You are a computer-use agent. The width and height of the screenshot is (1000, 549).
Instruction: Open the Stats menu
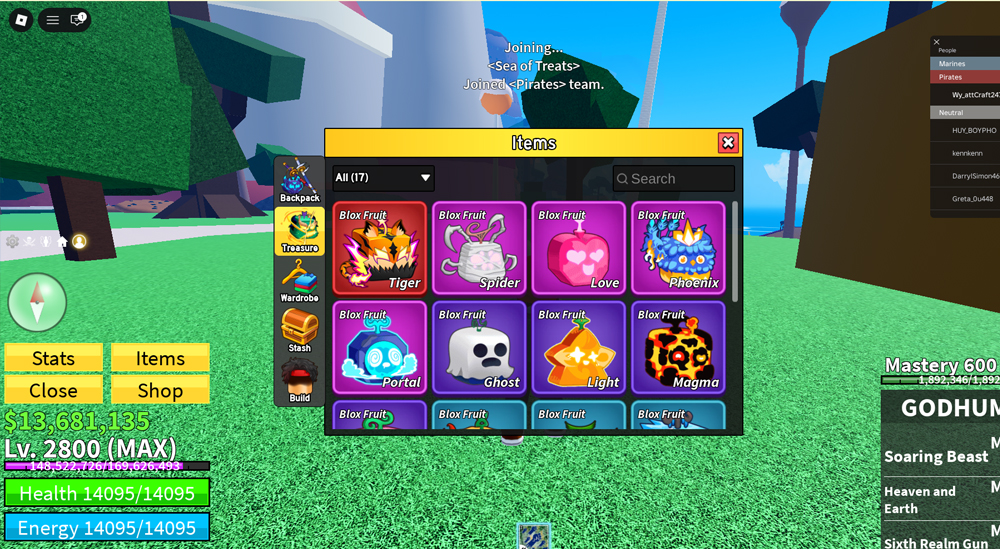(54, 358)
